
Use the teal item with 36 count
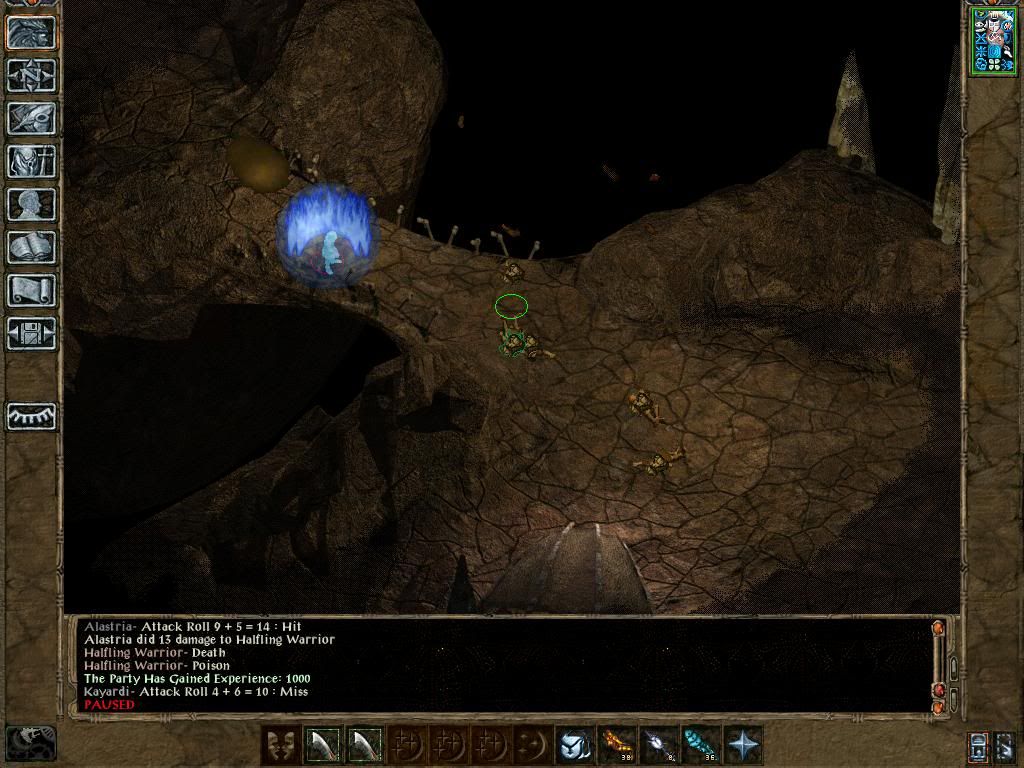click(701, 745)
